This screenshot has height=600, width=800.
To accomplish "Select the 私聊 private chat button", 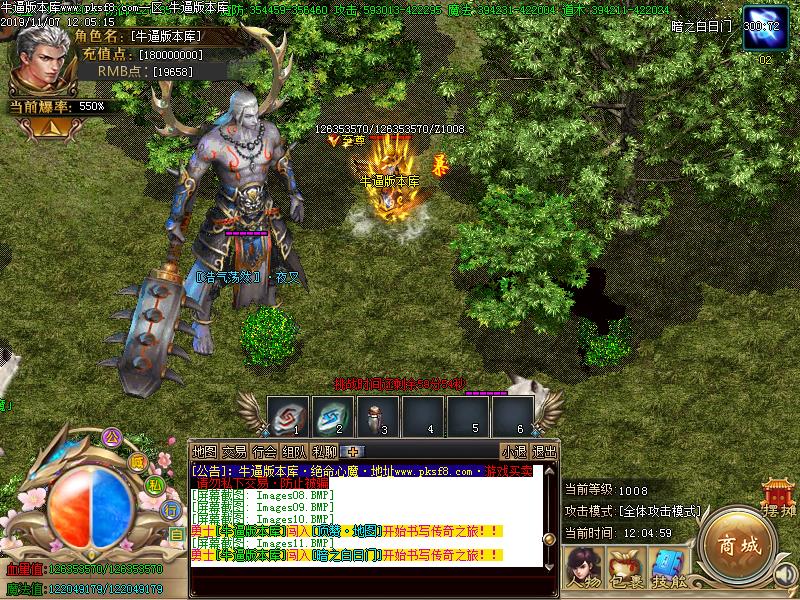I will pos(324,451).
